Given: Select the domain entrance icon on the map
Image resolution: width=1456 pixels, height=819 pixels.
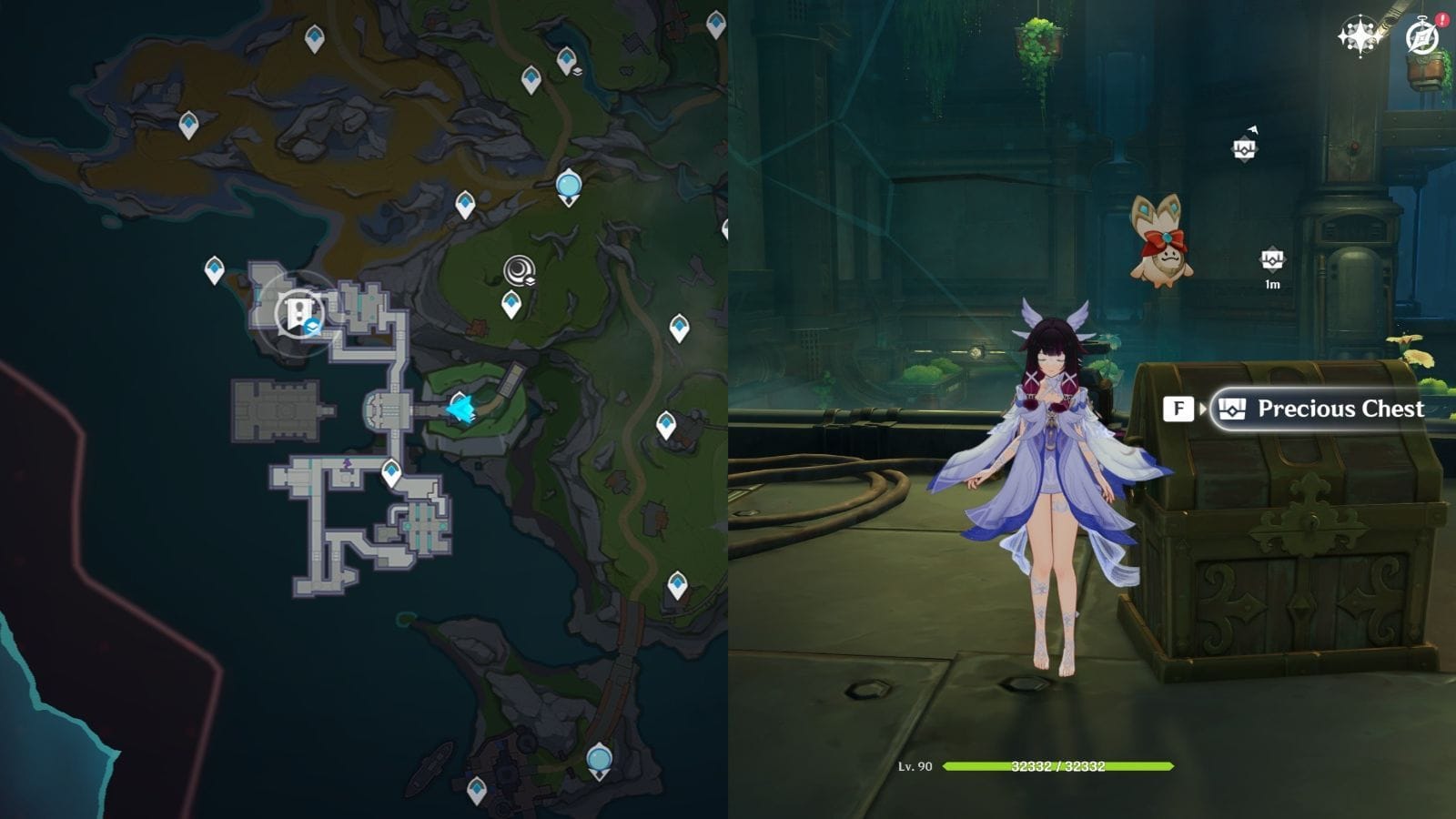Looking at the screenshot, I should click(x=298, y=314).
